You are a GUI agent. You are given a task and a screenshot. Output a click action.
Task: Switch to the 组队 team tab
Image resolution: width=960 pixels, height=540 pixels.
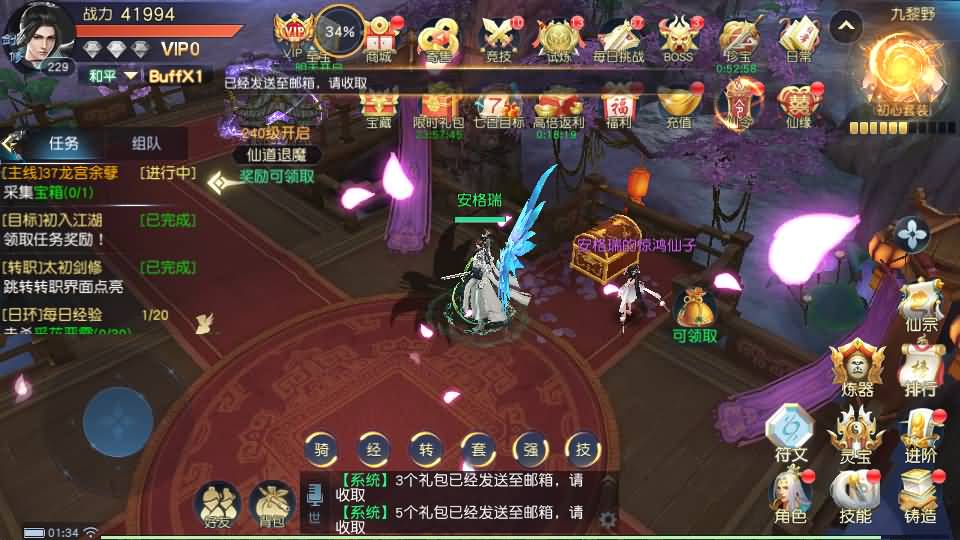tap(145, 143)
